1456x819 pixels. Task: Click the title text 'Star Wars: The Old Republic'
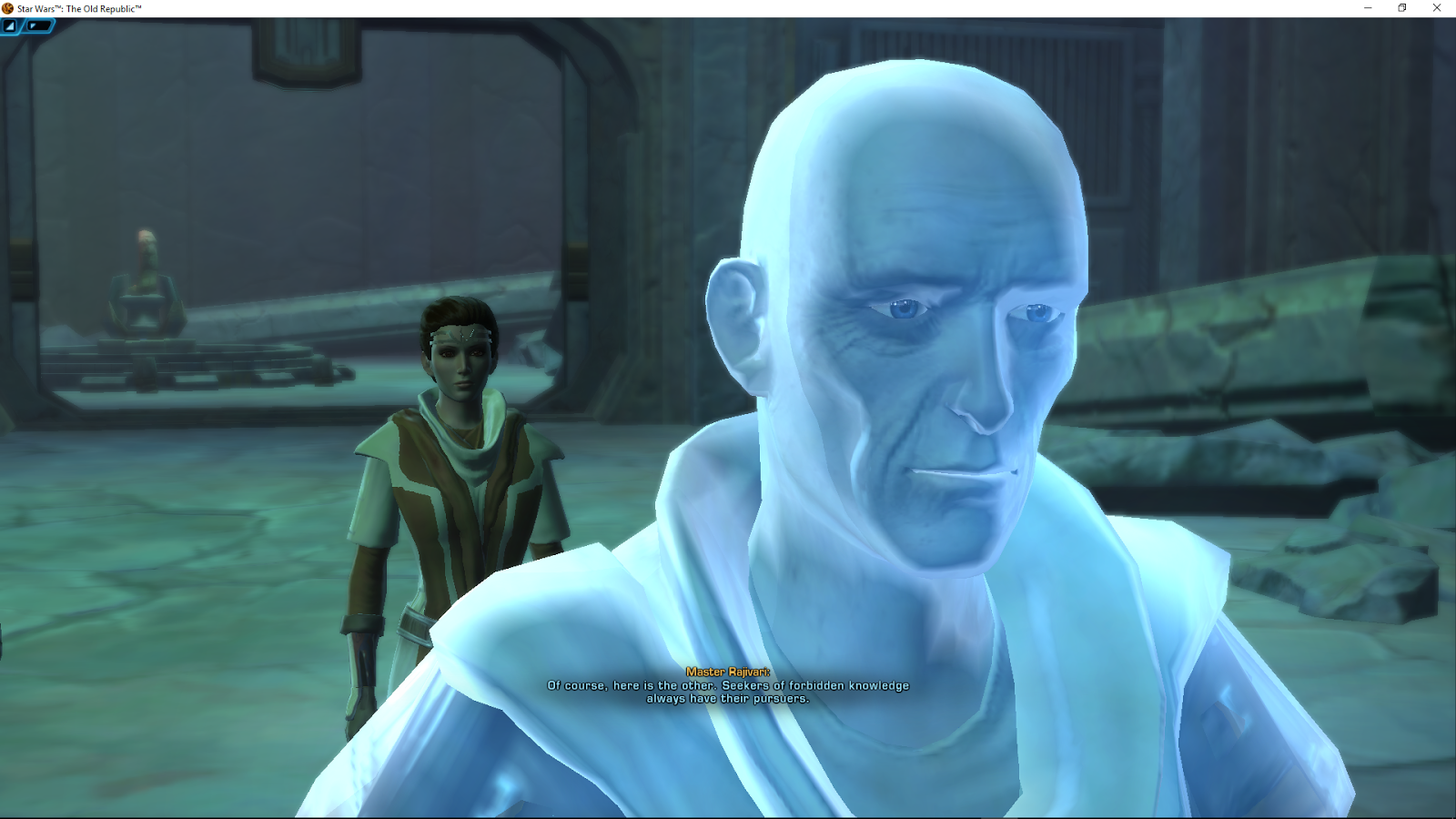pos(77,7)
